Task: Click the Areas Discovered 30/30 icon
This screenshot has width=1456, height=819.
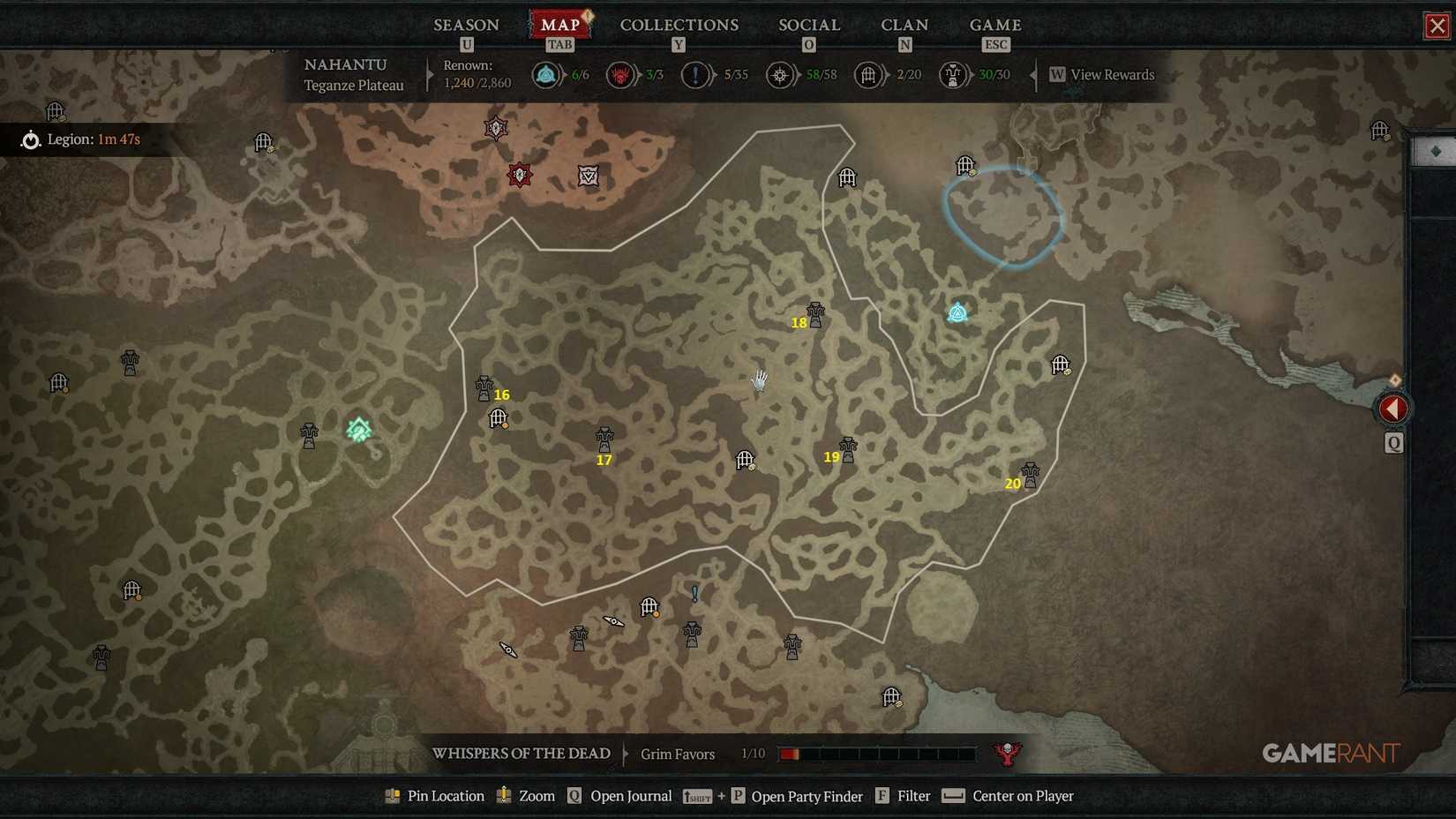Action: (953, 75)
